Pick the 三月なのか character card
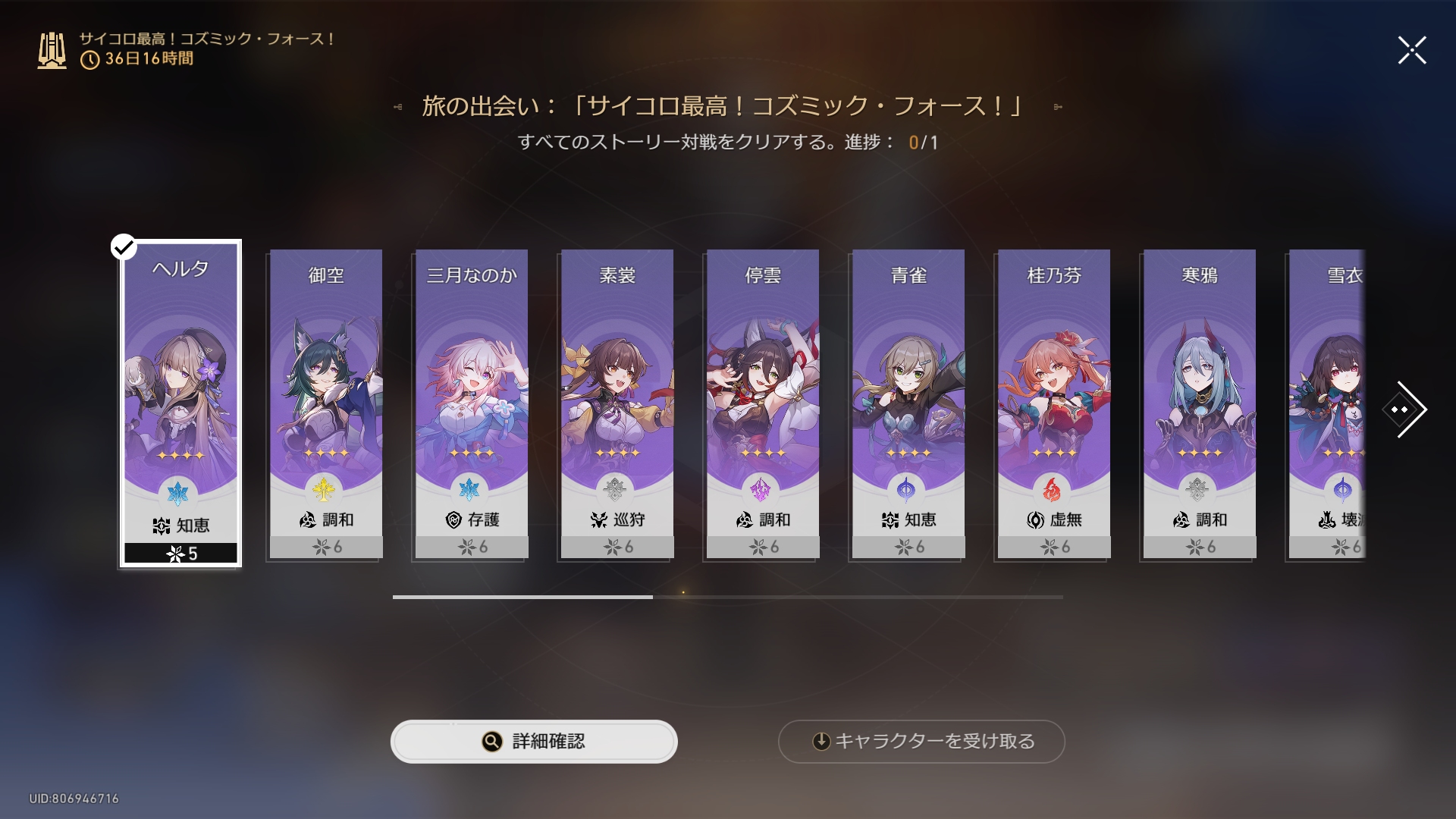Screen dimensions: 1456x819 pyautogui.click(x=472, y=403)
